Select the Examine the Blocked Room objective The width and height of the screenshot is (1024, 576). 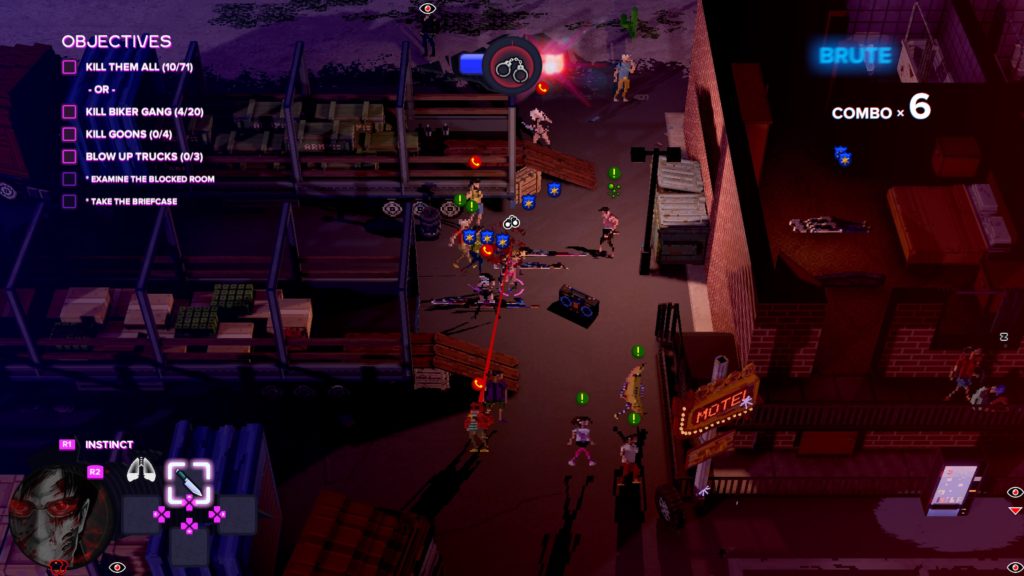click(x=150, y=179)
